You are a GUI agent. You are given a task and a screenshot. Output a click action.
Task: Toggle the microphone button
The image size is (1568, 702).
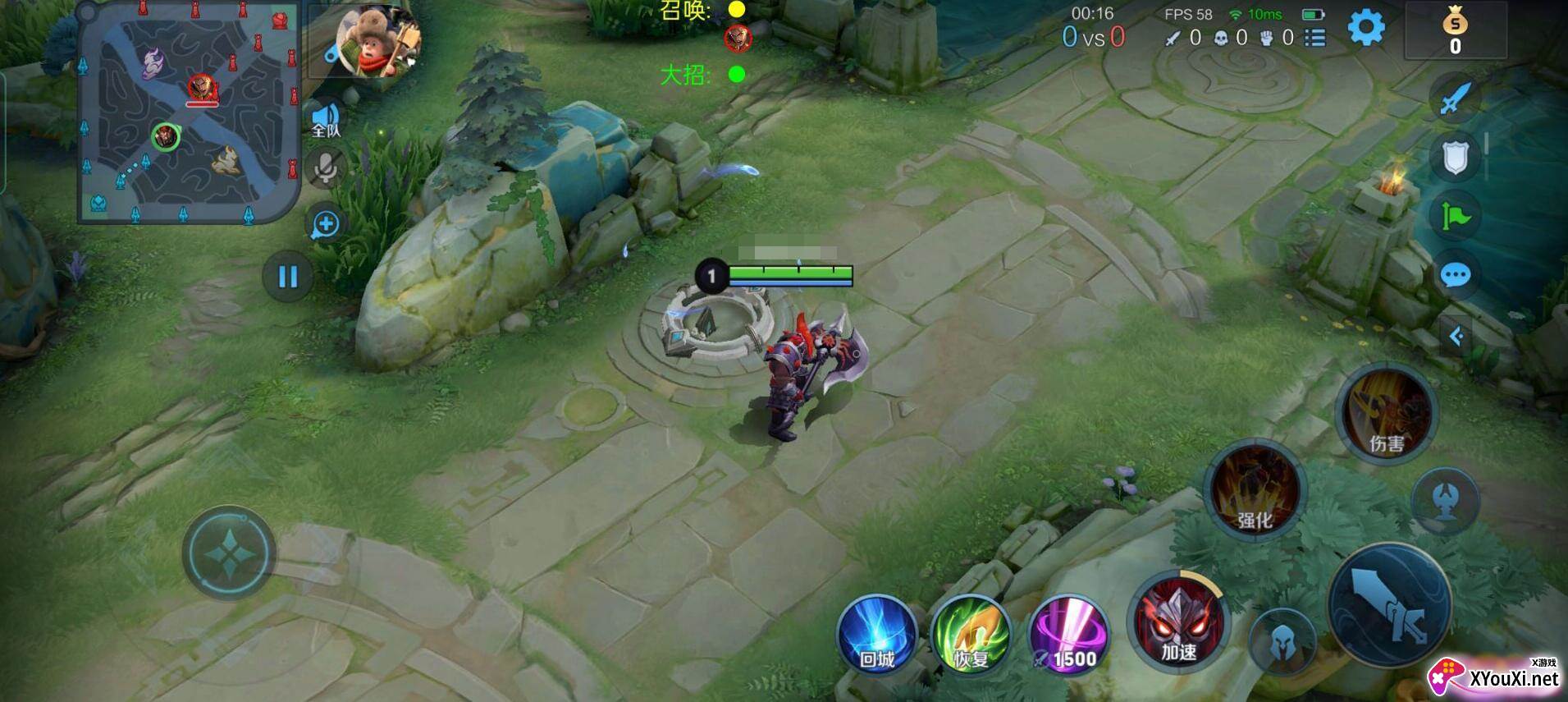[x=326, y=168]
